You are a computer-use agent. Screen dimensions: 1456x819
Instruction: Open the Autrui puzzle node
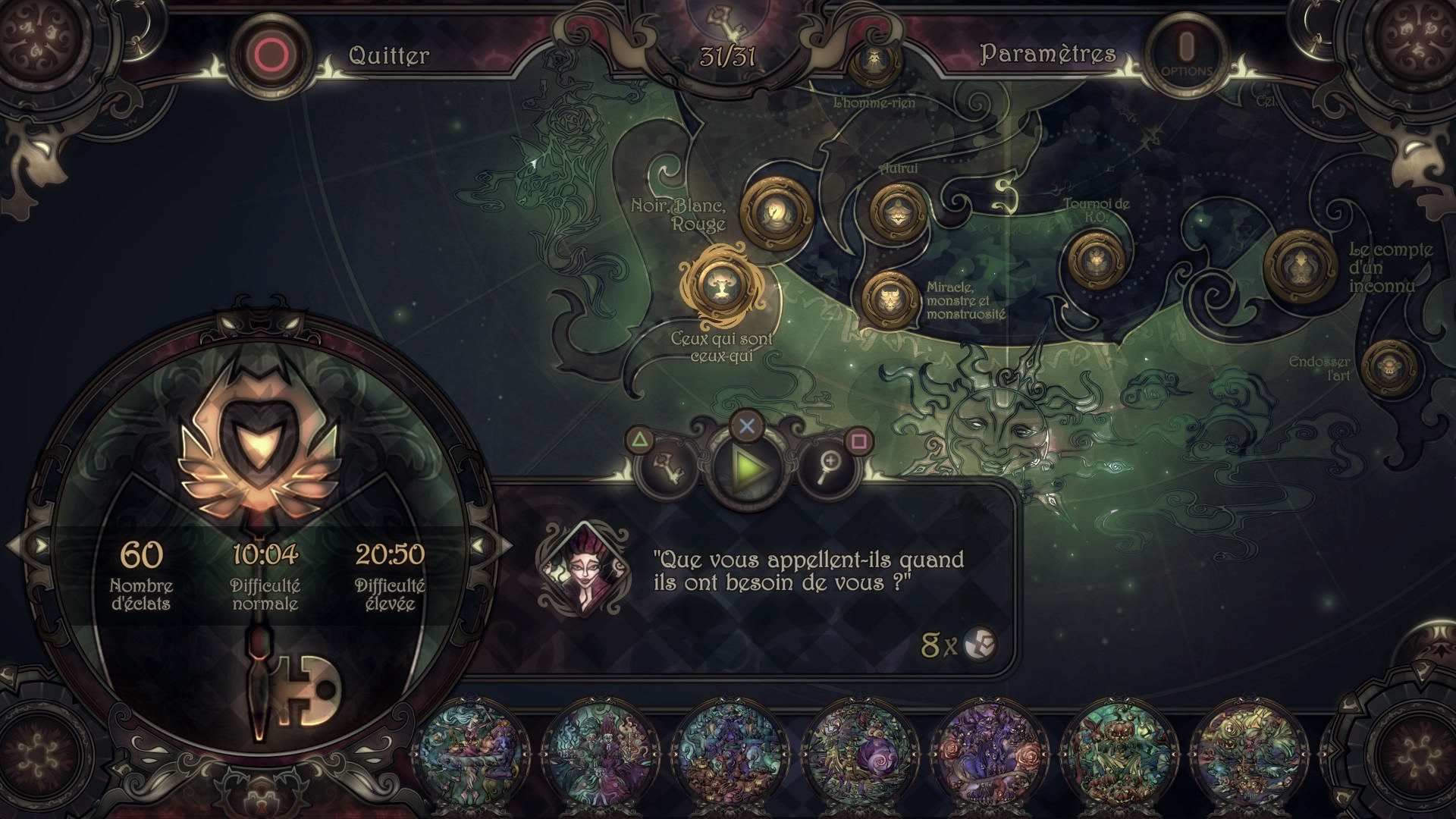pos(898,212)
